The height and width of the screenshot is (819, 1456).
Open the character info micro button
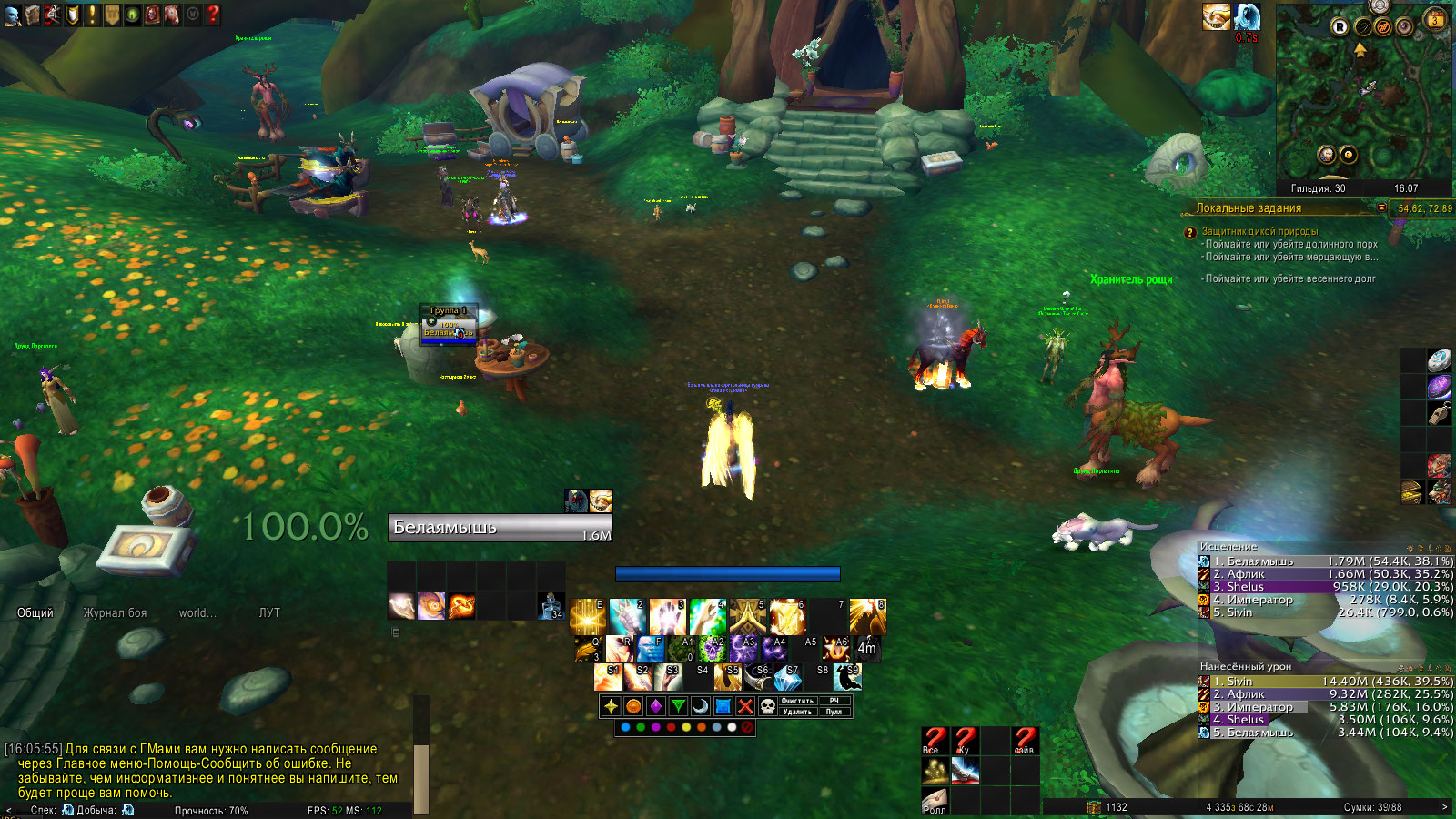(x=12, y=15)
